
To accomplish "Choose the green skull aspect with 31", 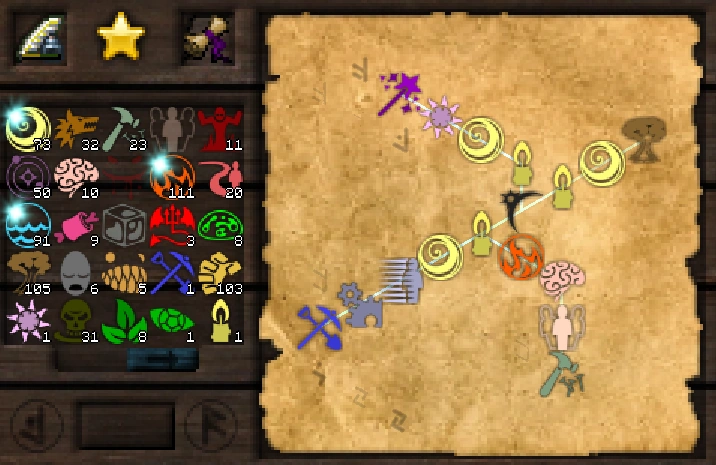I will coord(75,319).
